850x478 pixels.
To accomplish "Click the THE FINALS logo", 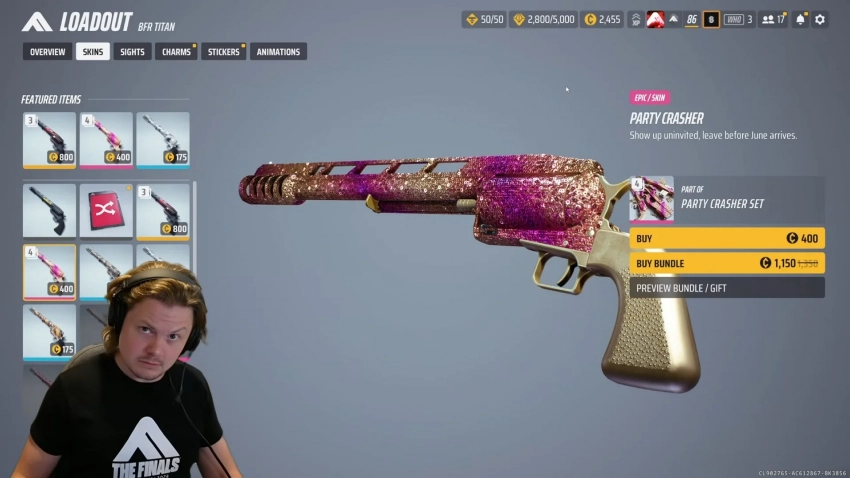I will point(37,22).
